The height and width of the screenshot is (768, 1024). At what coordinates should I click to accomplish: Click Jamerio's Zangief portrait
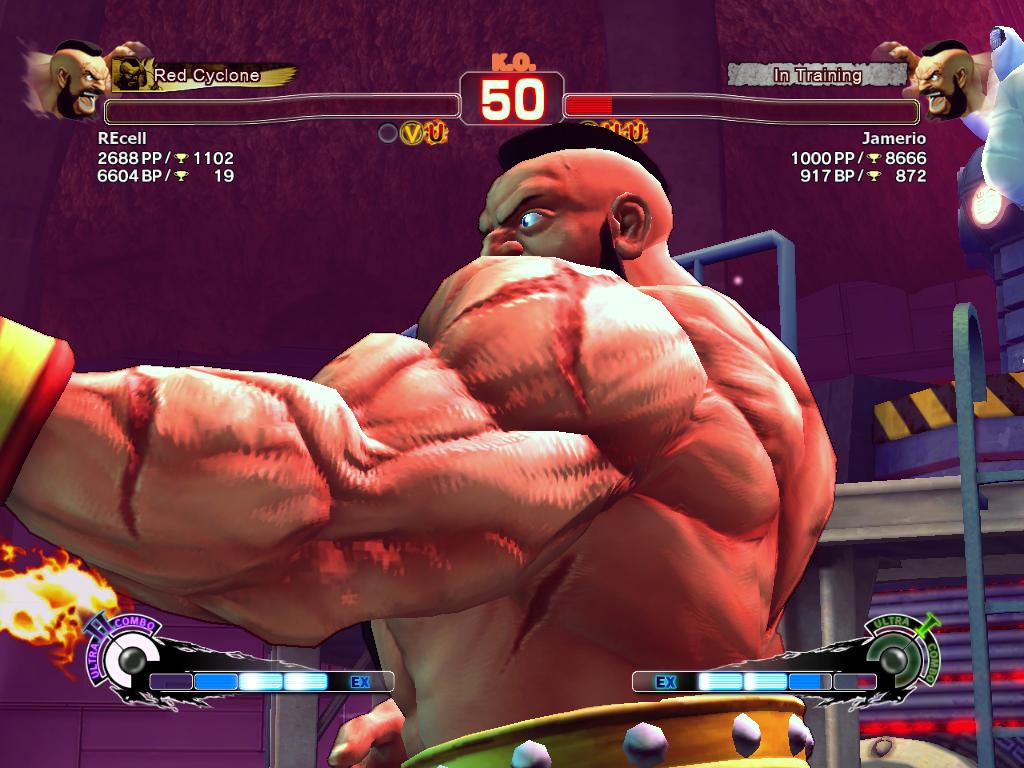[x=943, y=78]
